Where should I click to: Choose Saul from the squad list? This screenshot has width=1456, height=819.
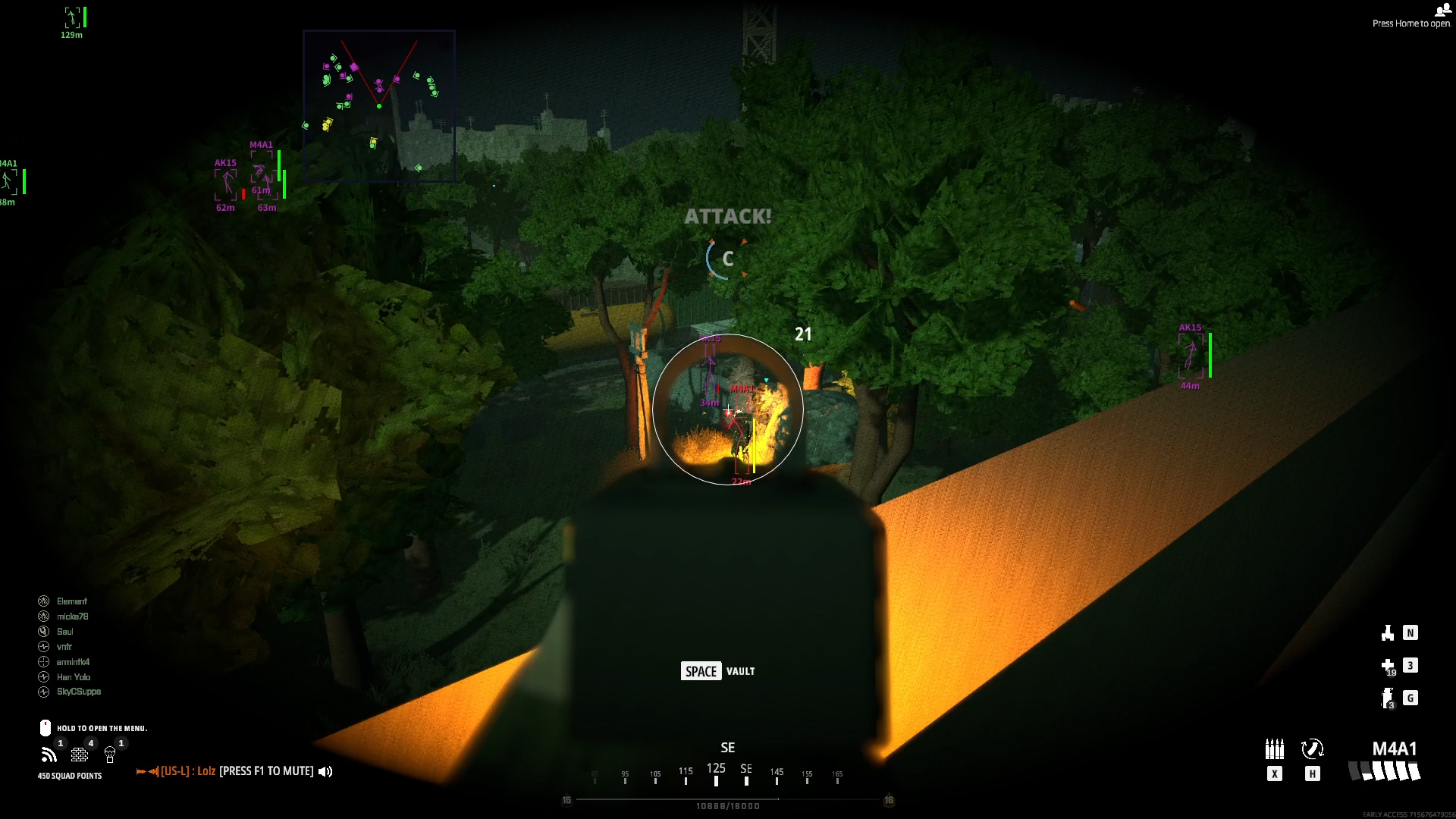(x=64, y=632)
